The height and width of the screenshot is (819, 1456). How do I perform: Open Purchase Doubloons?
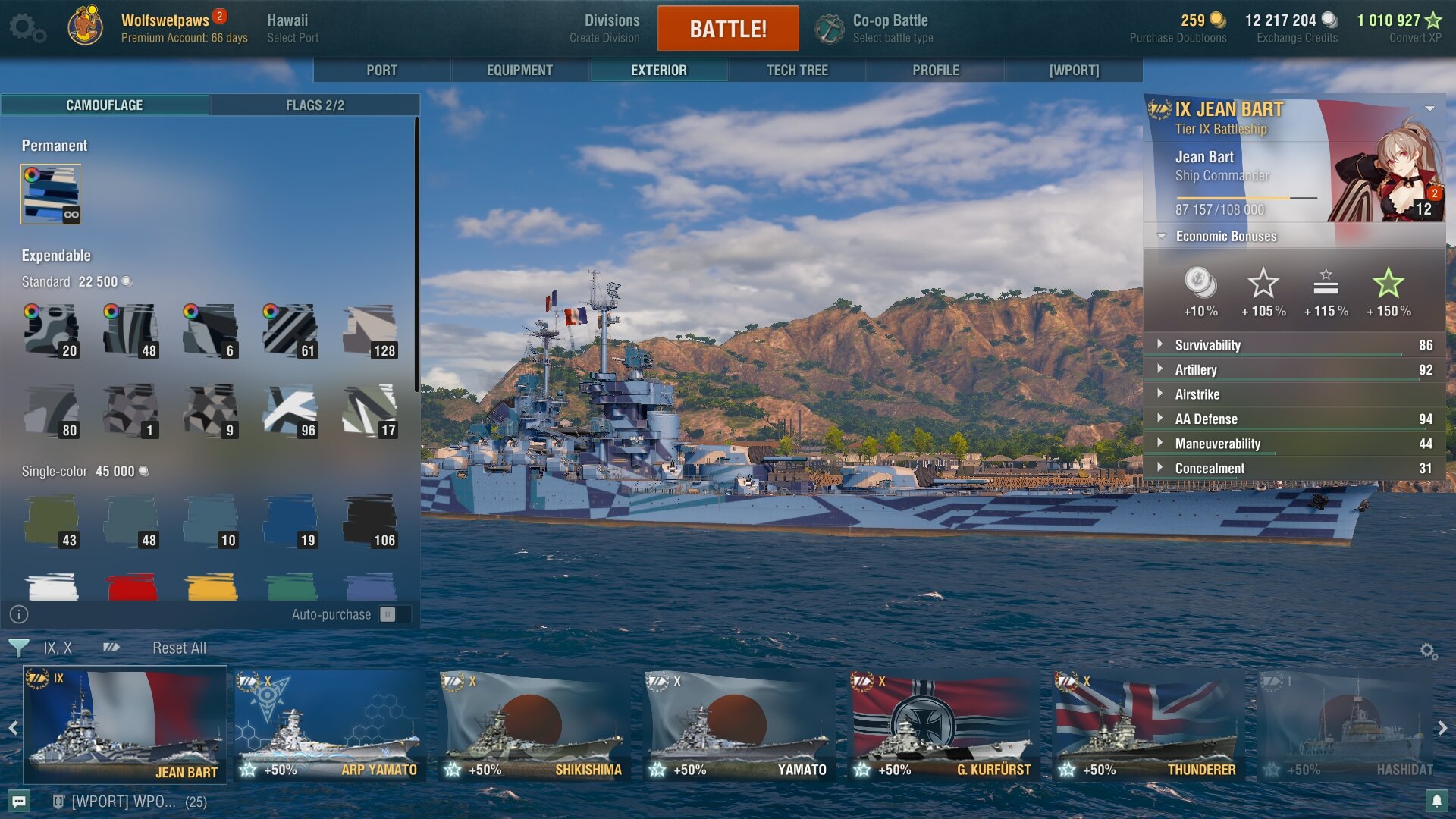click(x=1178, y=28)
